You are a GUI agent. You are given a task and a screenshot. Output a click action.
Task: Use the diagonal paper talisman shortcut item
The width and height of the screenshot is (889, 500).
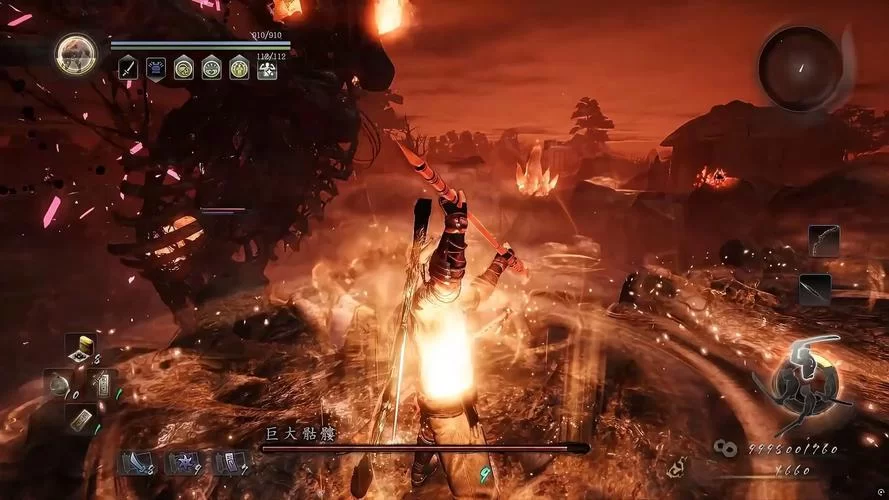tap(81, 417)
